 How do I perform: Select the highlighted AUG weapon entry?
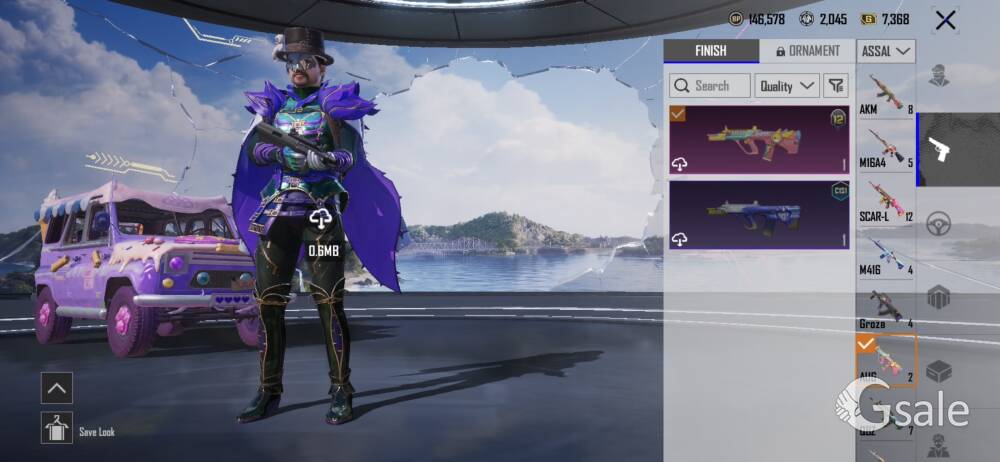(x=886, y=361)
